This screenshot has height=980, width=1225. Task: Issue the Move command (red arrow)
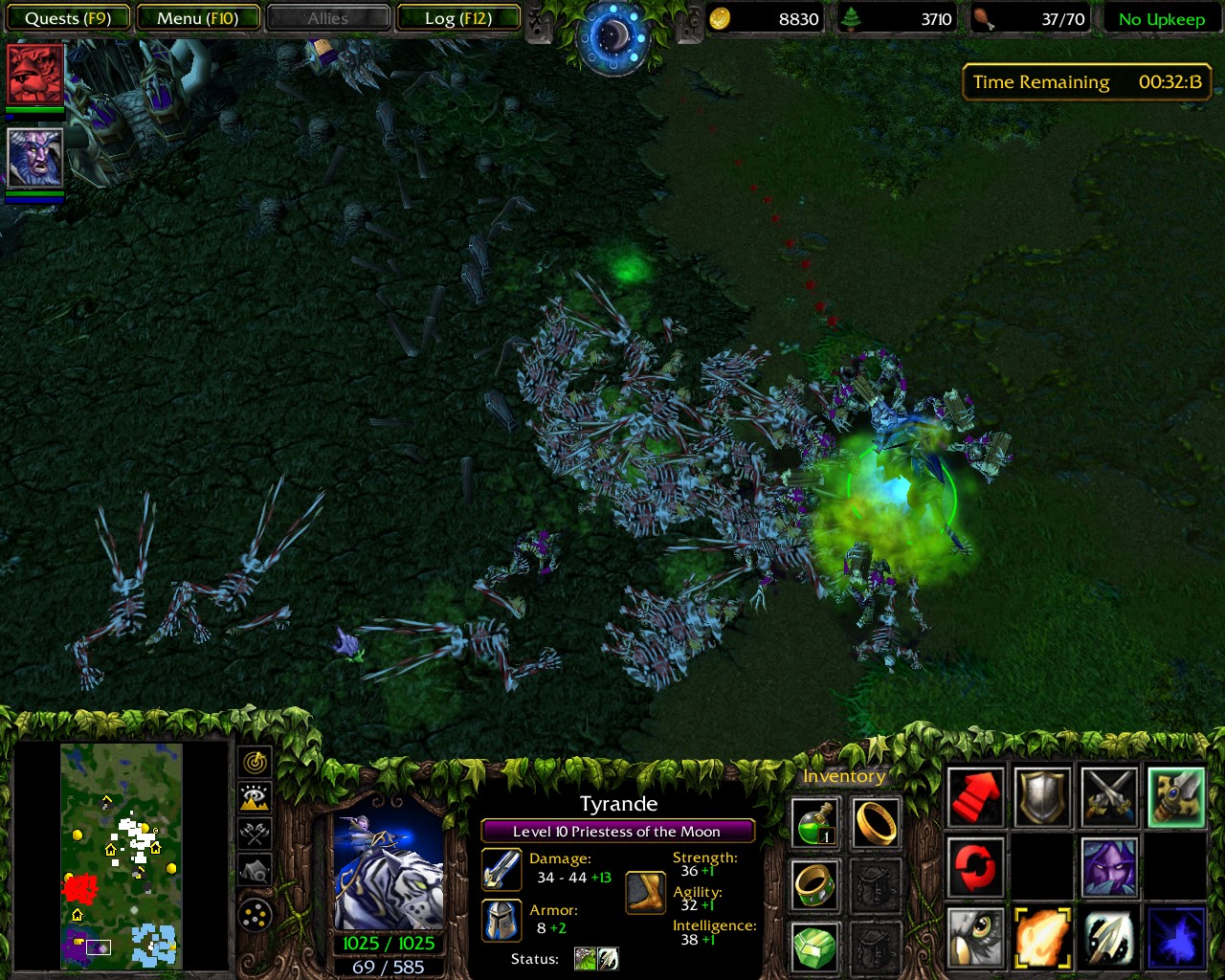976,796
